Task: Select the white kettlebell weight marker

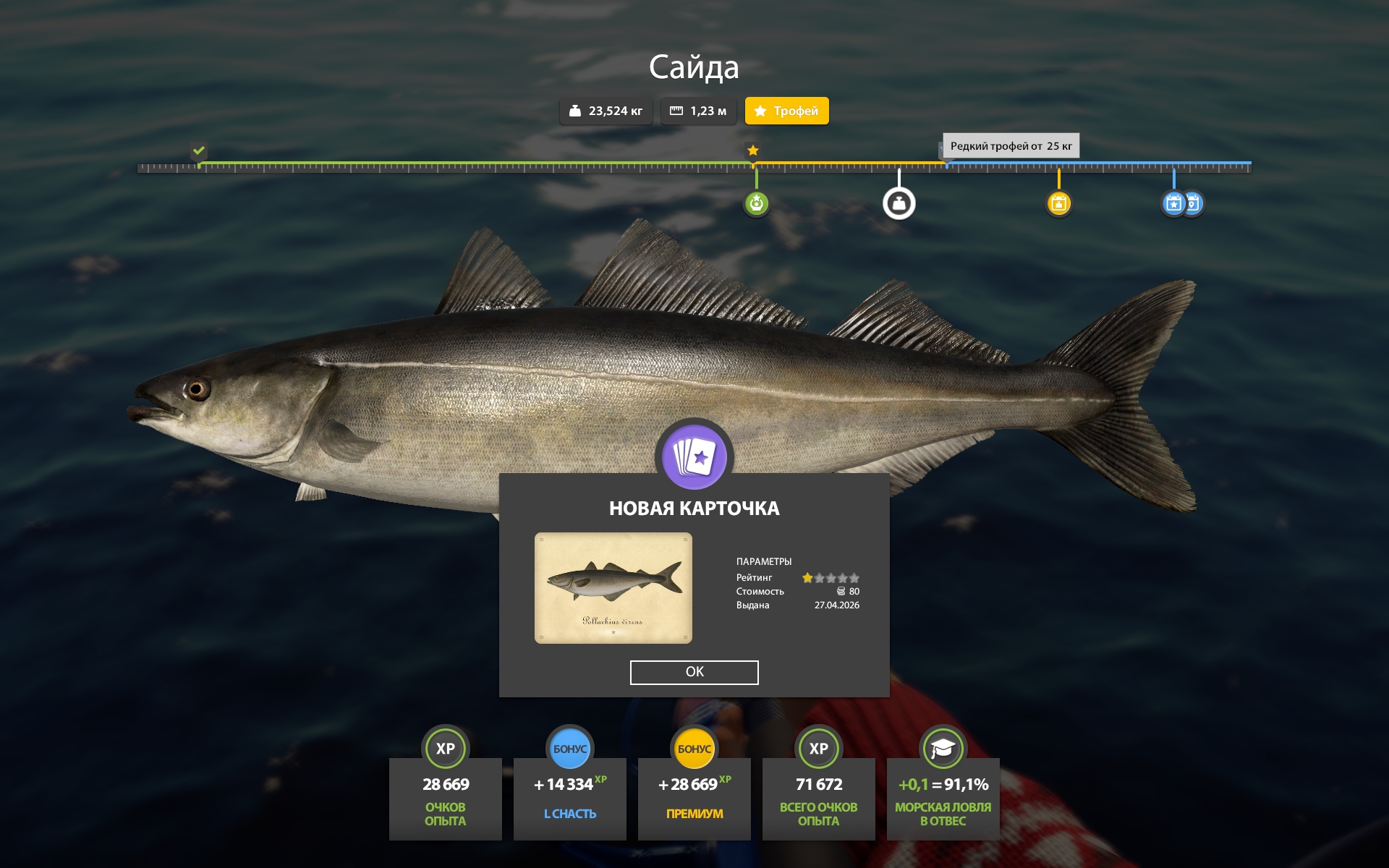Action: pyautogui.click(x=899, y=203)
